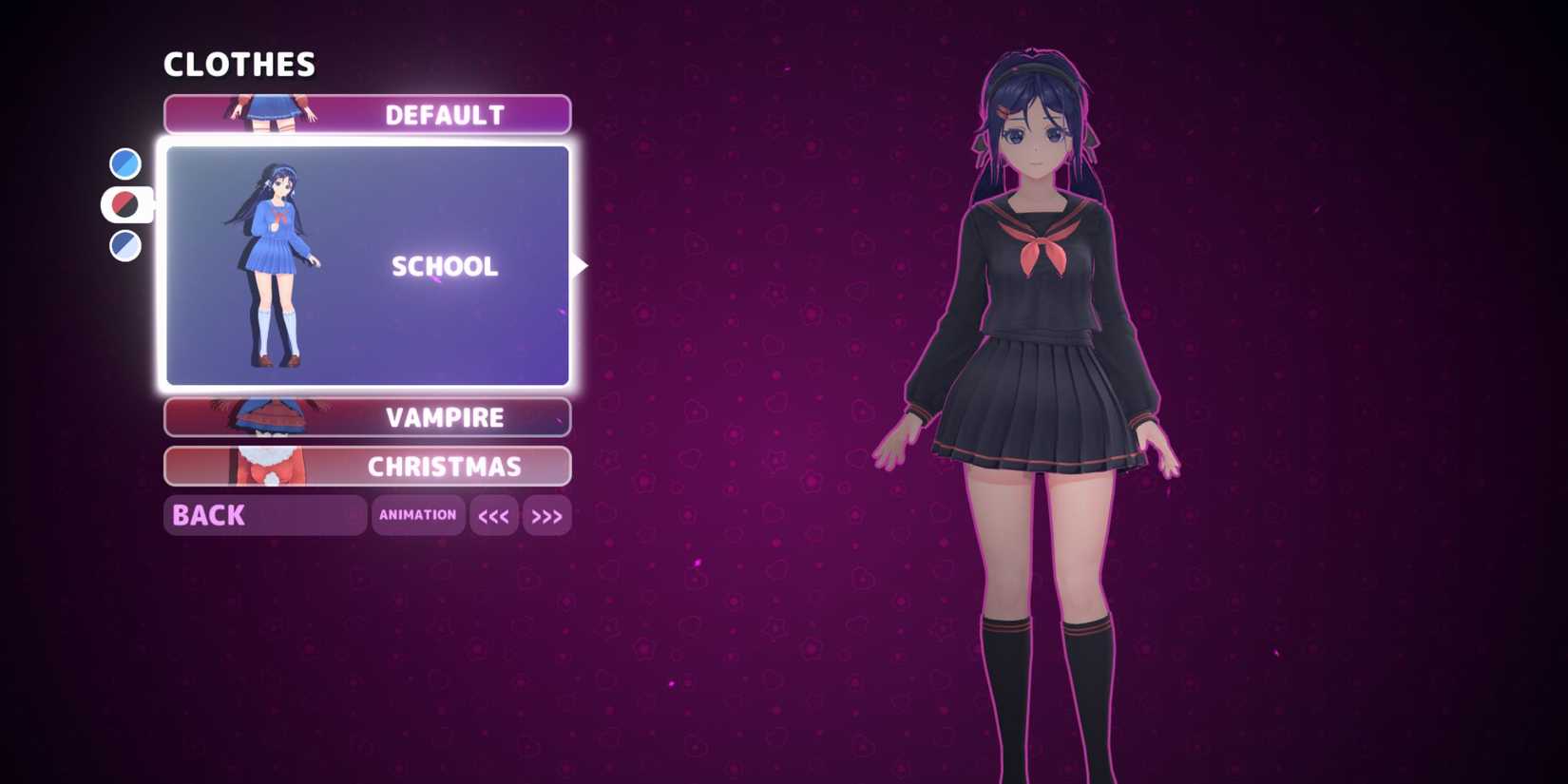1568x784 pixels.
Task: Switch the character to the DEFAULT outfit
Action: pos(444,115)
